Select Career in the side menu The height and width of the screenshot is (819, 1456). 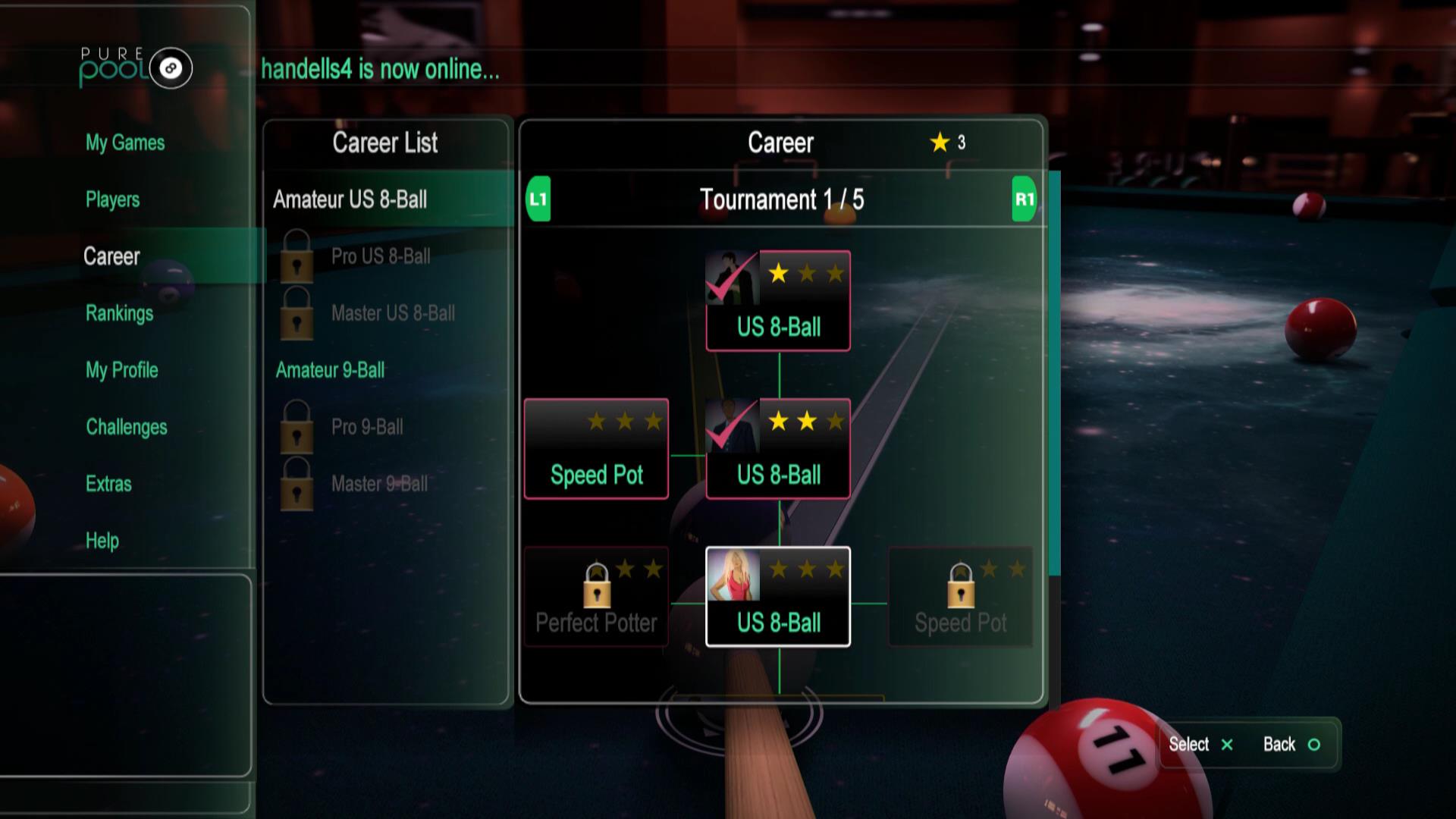[x=111, y=256]
